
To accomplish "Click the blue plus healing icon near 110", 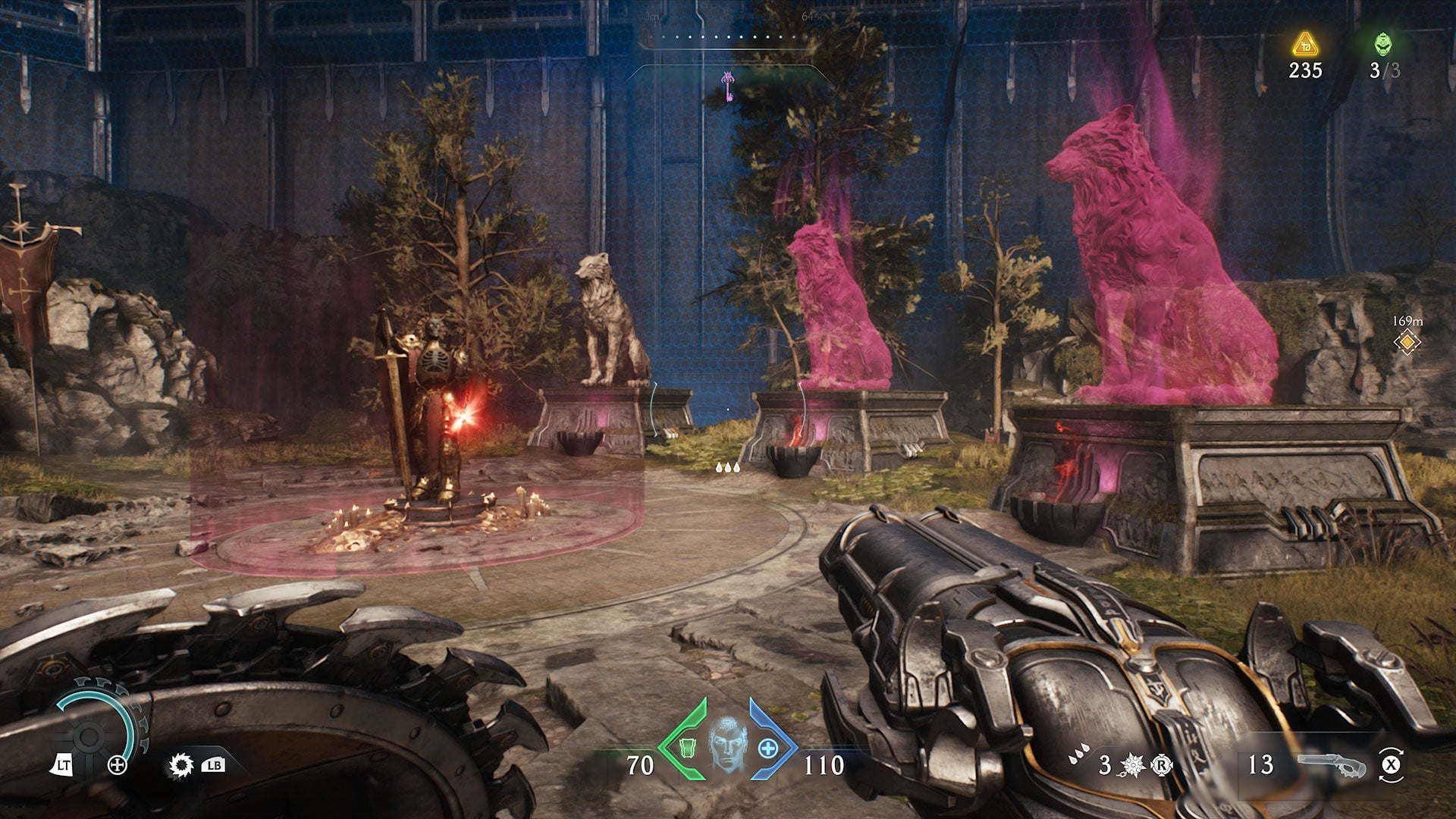I will pyautogui.click(x=768, y=748).
